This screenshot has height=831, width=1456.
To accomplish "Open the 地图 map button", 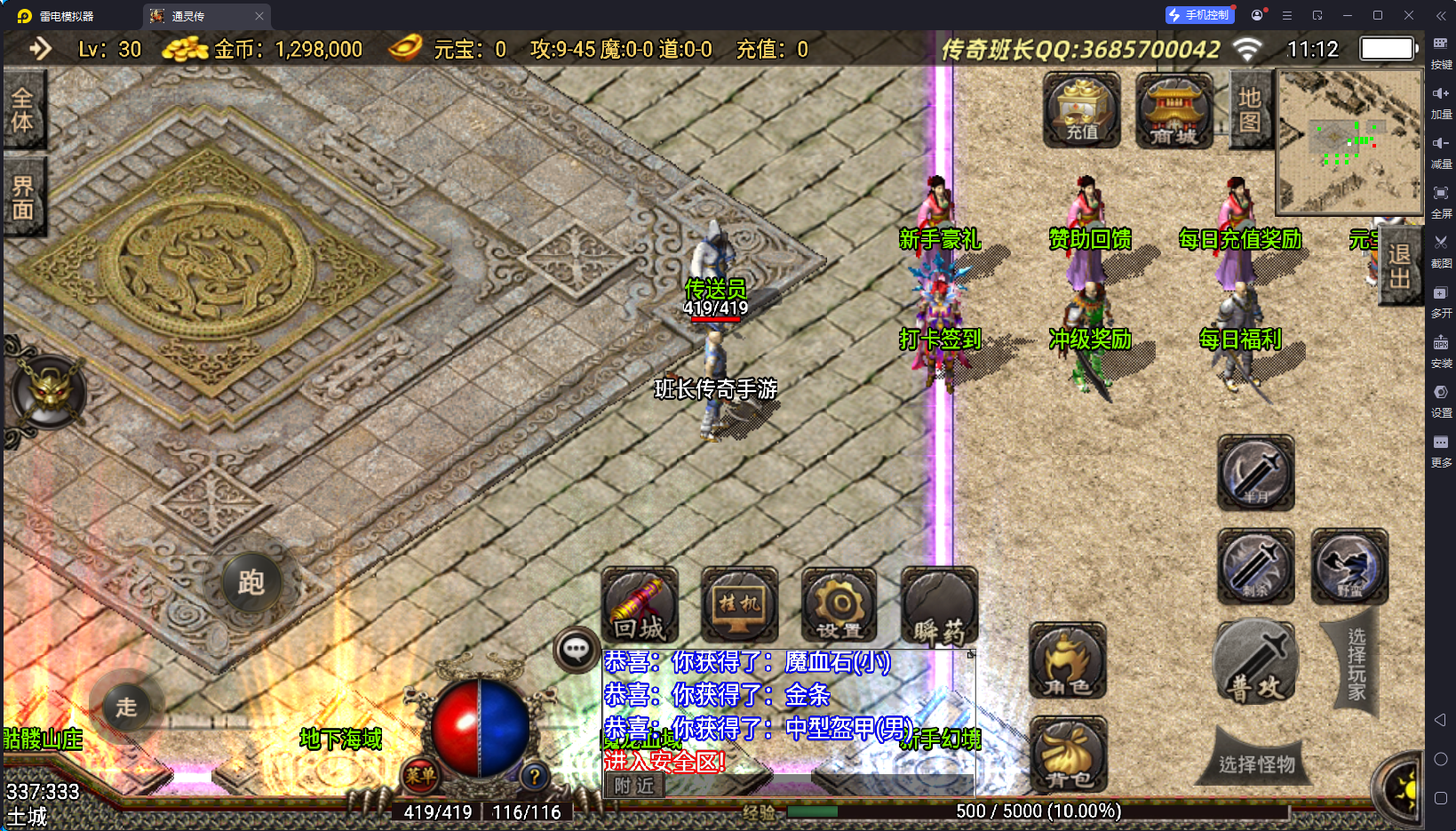I will (1249, 110).
